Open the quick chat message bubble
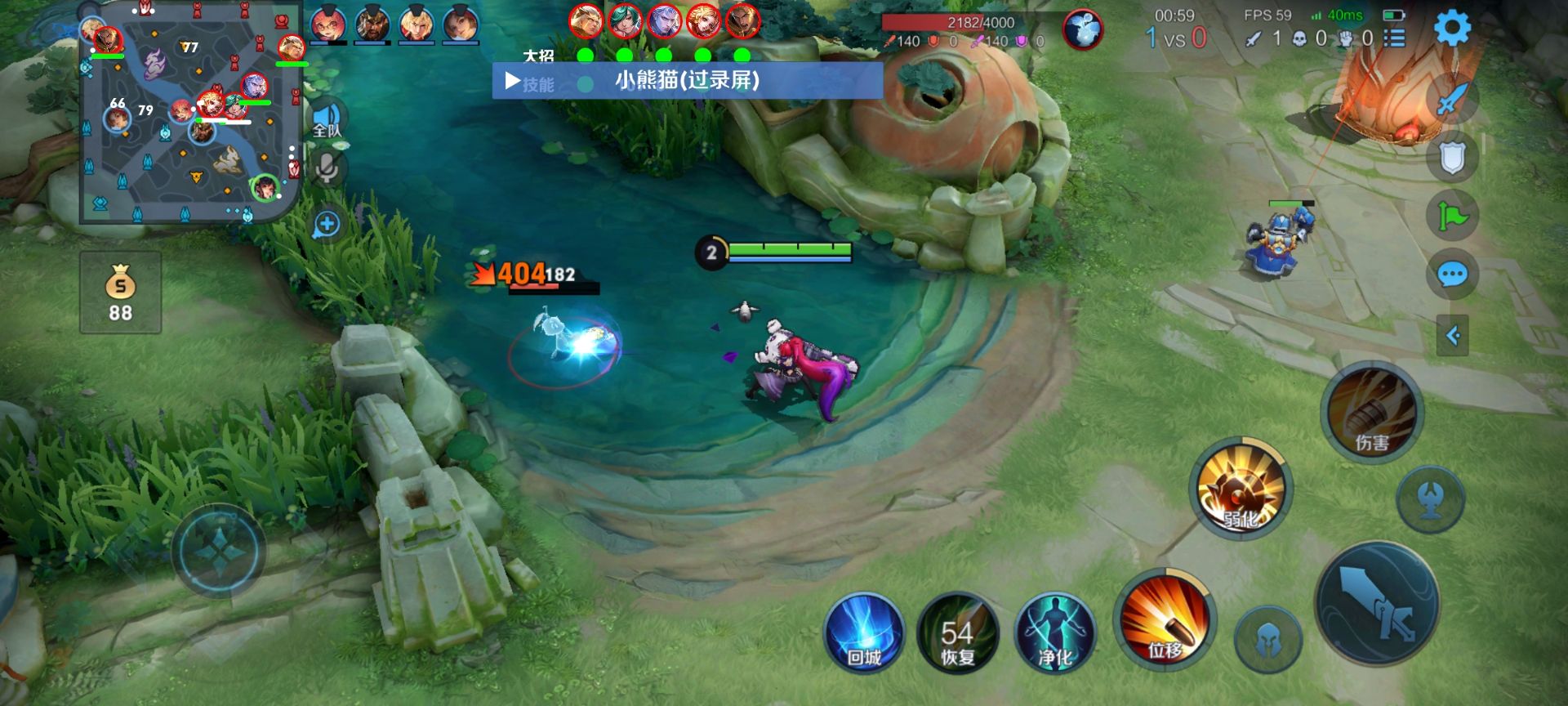Image resolution: width=1568 pixels, height=706 pixels. tap(1452, 275)
